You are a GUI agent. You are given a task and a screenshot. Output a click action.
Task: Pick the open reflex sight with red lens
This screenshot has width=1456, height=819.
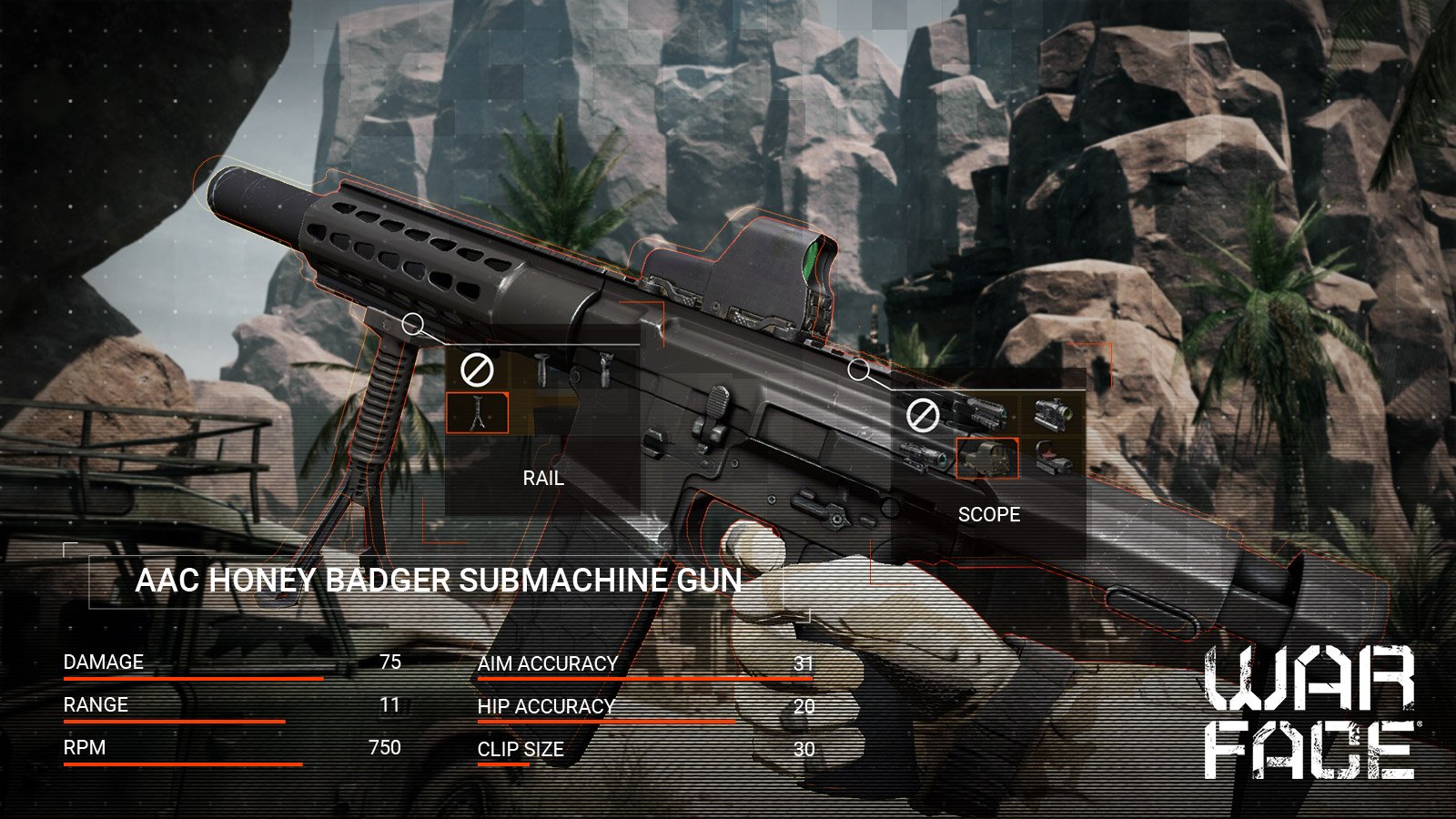tap(1053, 458)
